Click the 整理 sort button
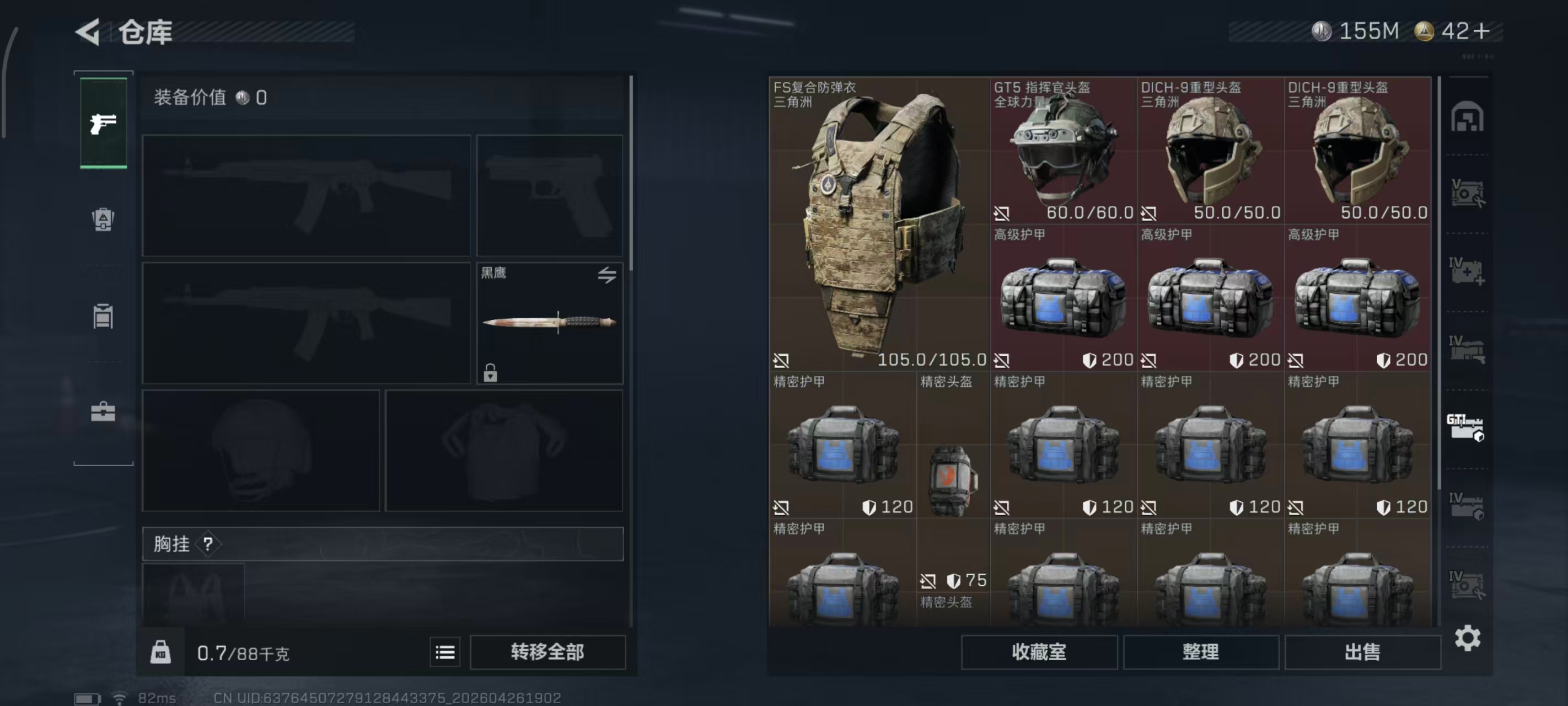This screenshot has height=706, width=1568. [x=1200, y=652]
